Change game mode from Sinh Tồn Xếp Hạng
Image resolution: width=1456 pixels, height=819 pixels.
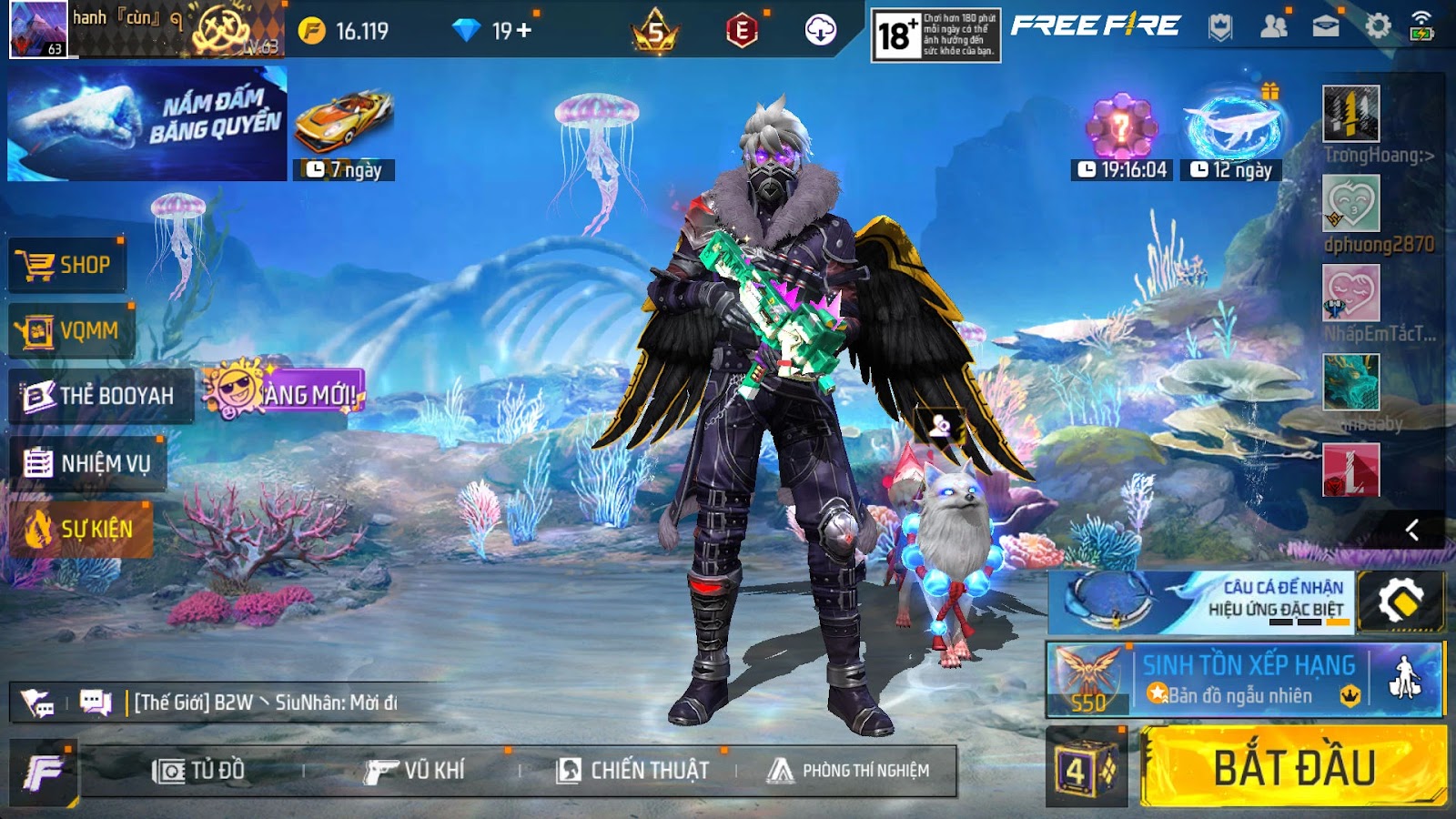(x=1244, y=680)
